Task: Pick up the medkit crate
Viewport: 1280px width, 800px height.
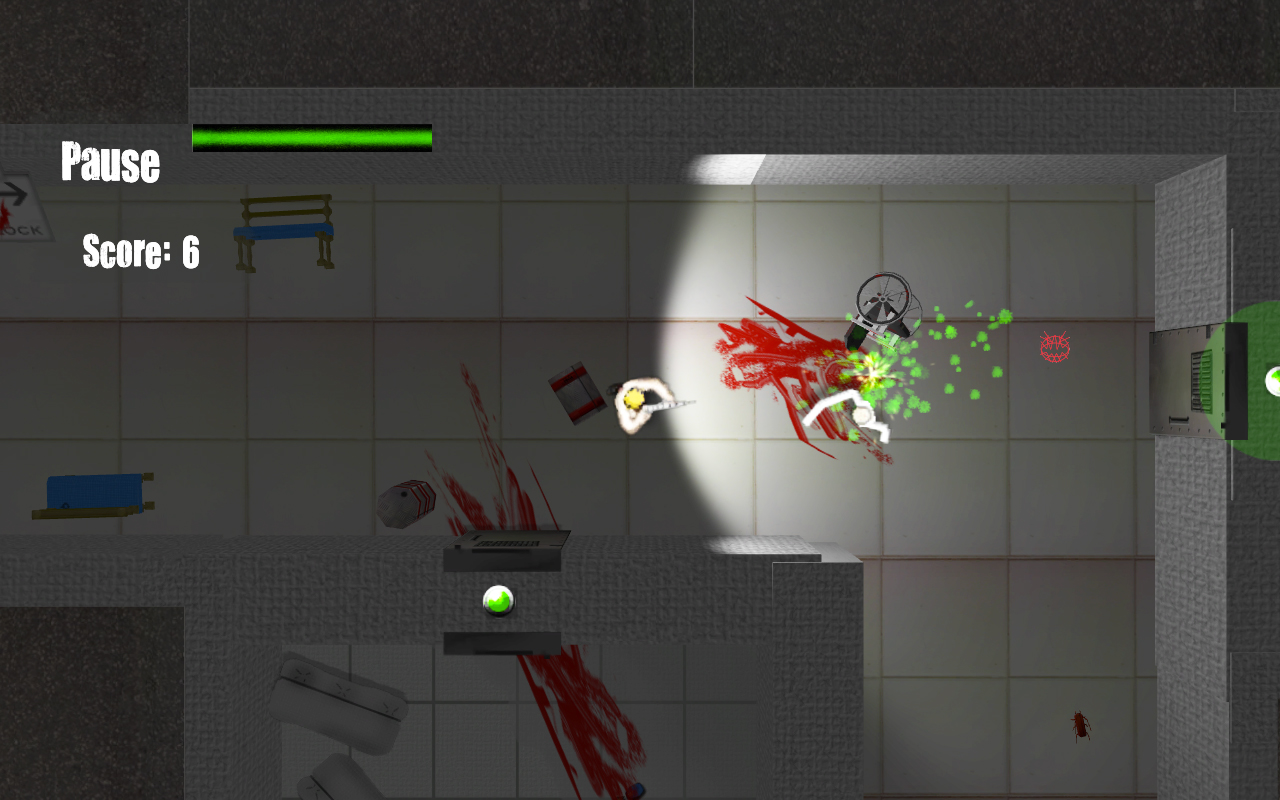Action: tap(578, 390)
